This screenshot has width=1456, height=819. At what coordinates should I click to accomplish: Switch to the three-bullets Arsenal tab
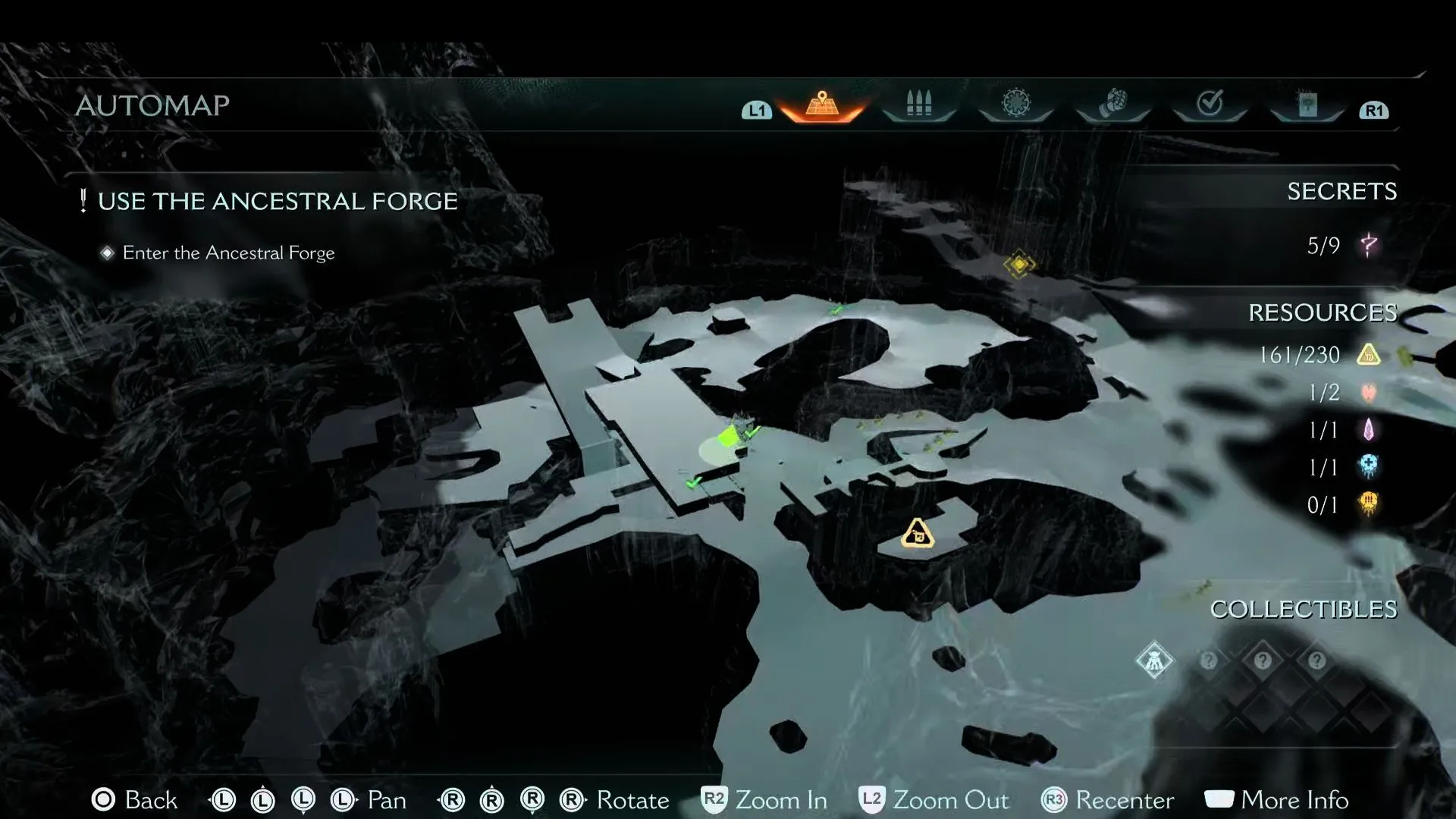(x=918, y=104)
